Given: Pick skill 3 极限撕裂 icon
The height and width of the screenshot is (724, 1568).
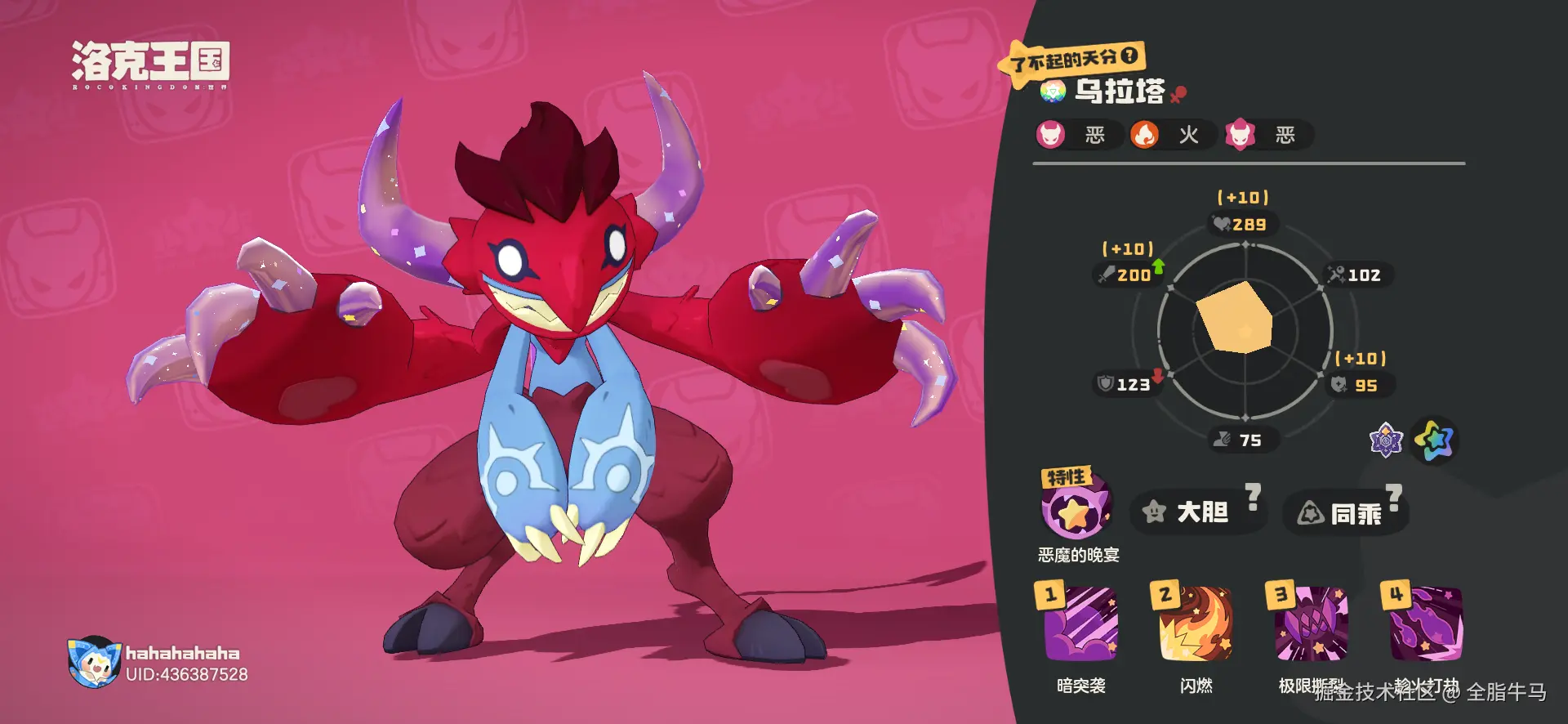Looking at the screenshot, I should point(1310,624).
